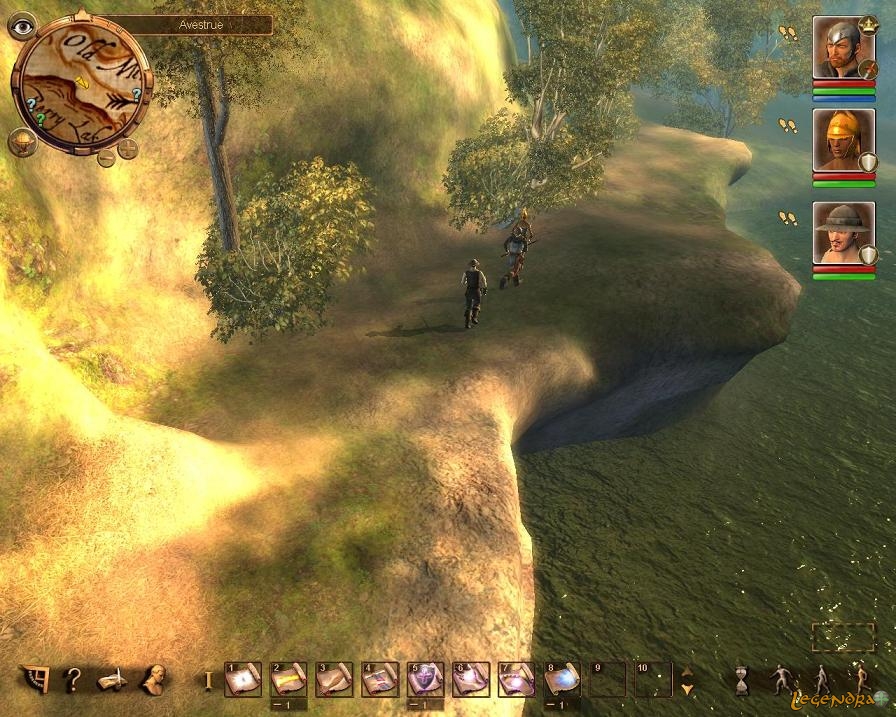Click the shield badge on golden-helmet portrait
This screenshot has width=896, height=717.
point(868,162)
